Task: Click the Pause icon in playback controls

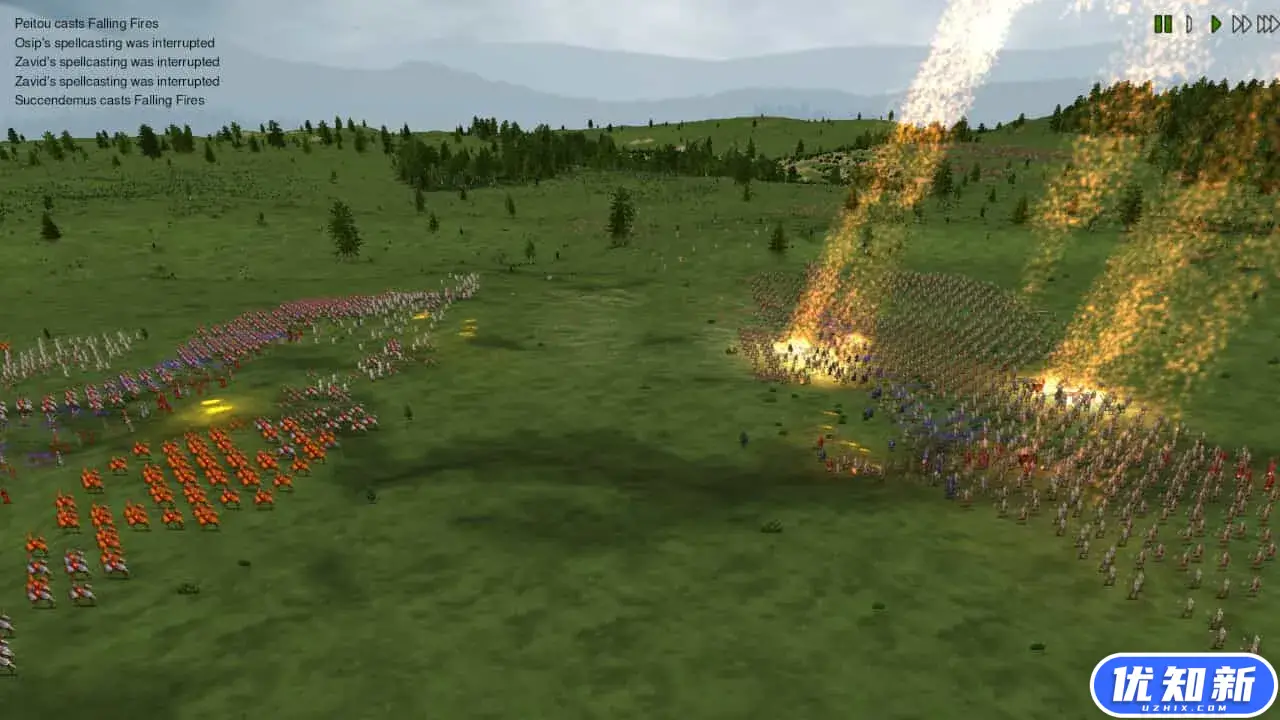Action: click(1163, 24)
